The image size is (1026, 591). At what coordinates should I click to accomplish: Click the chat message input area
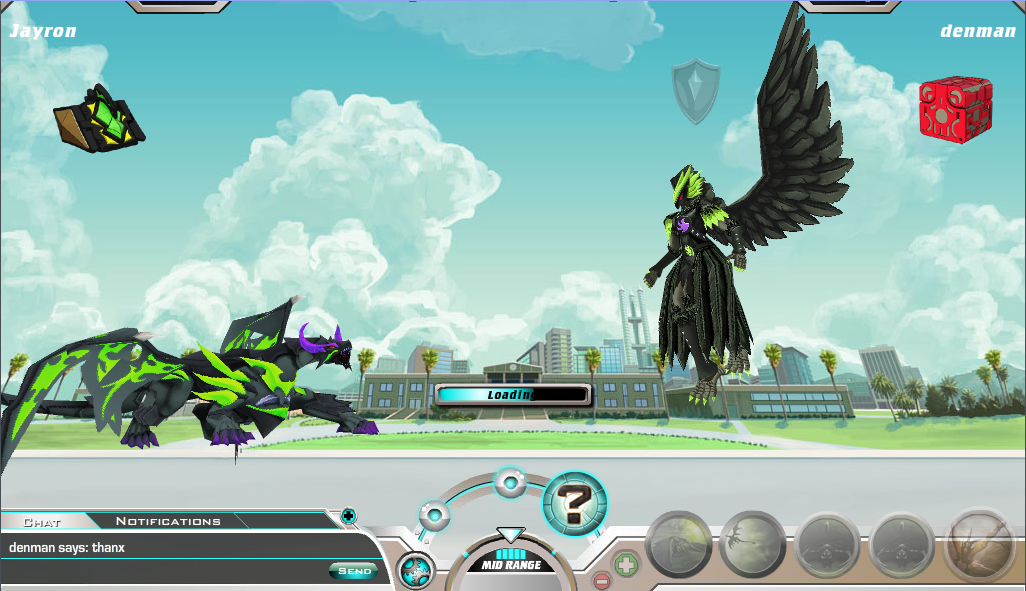(165, 572)
